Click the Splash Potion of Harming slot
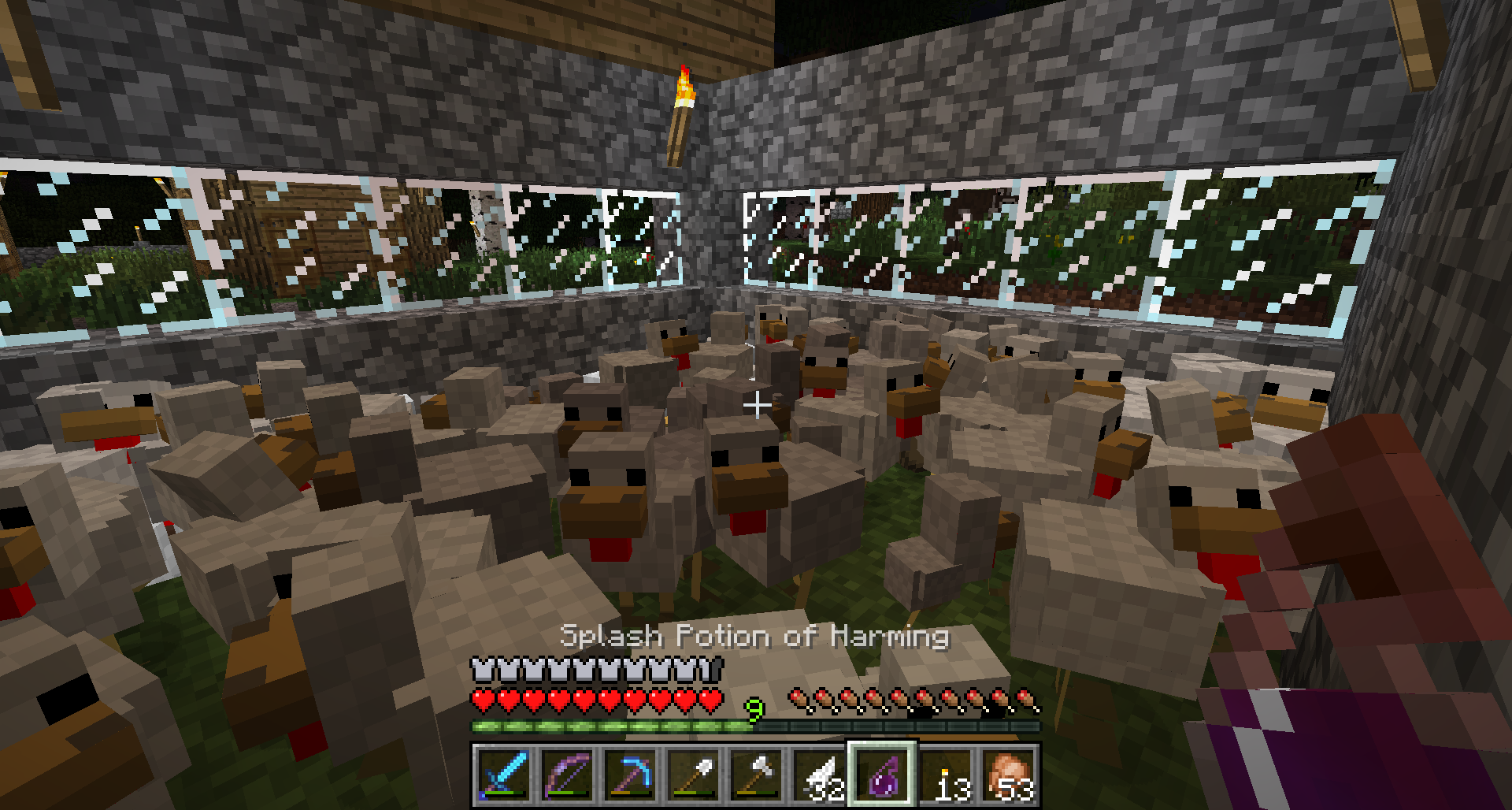Viewport: 1512px width, 810px height. point(882,775)
